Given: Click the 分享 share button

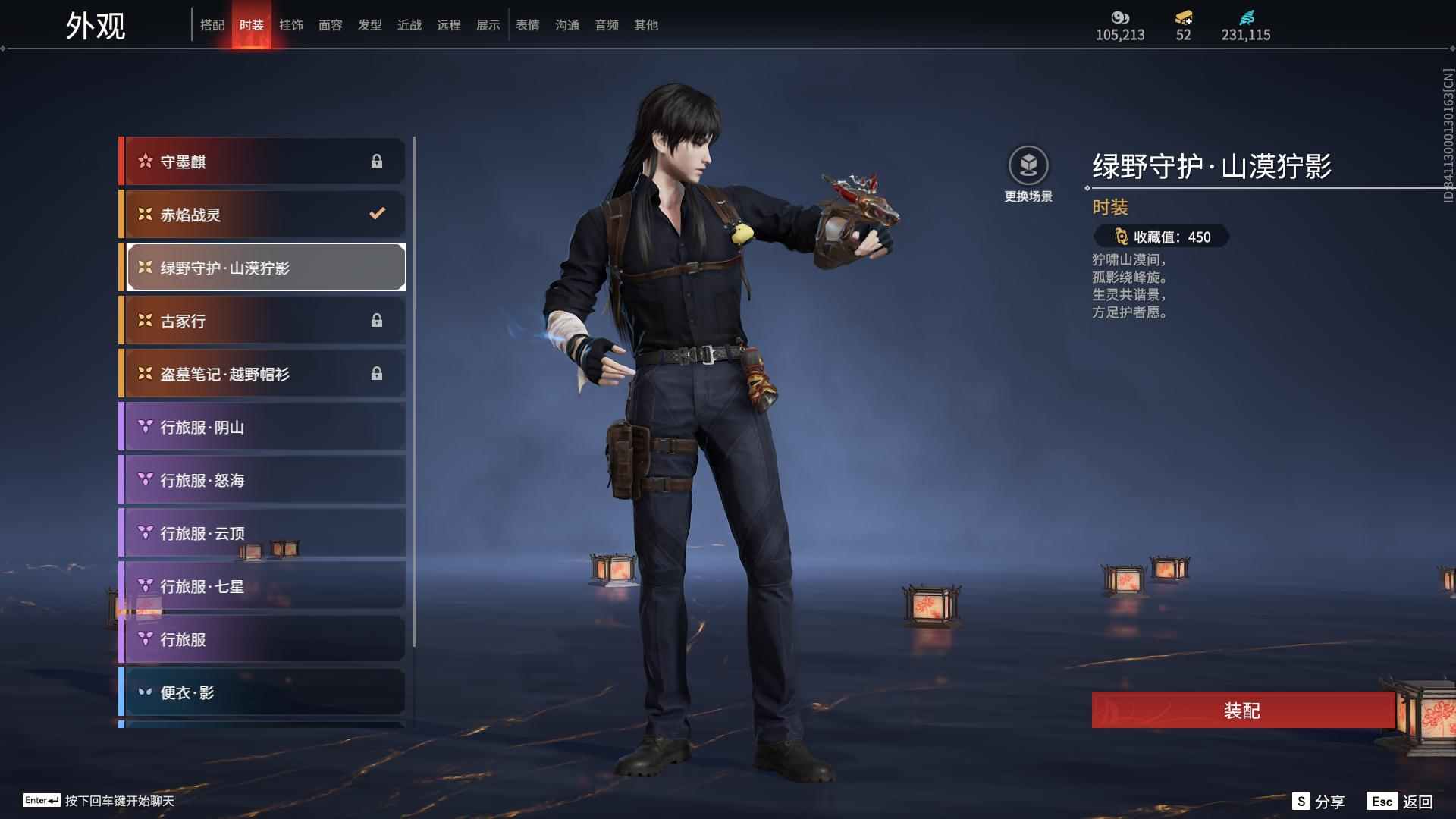Looking at the screenshot, I should (x=1319, y=802).
